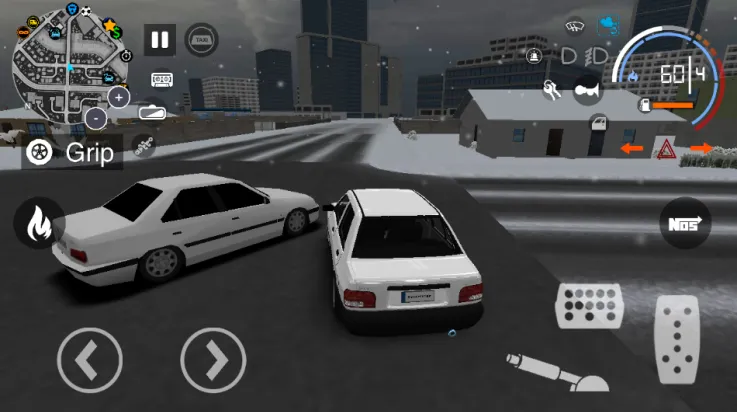Activate the right turn signal arrow
This screenshot has width=737, height=412.
tap(701, 149)
